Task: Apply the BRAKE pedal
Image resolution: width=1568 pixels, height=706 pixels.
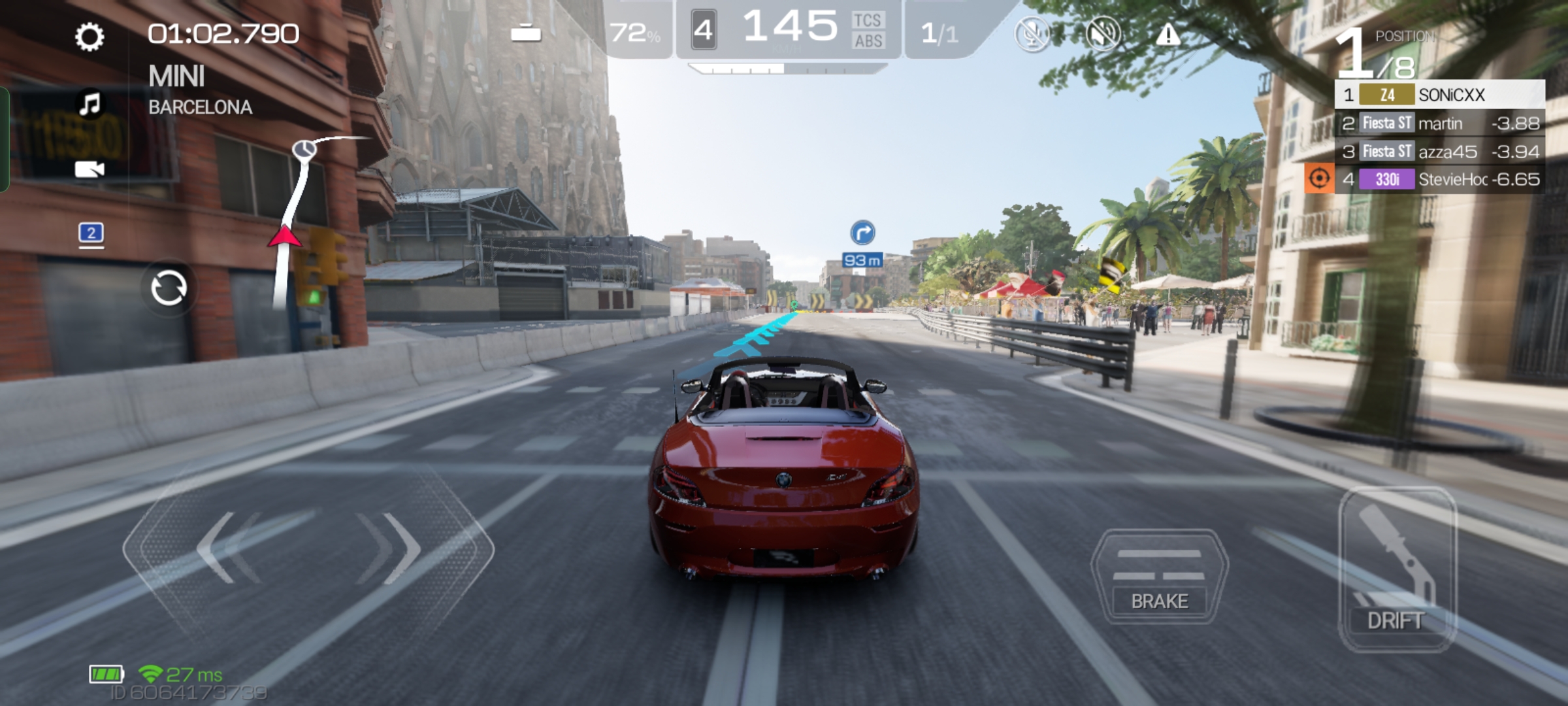Action: pos(1160,577)
